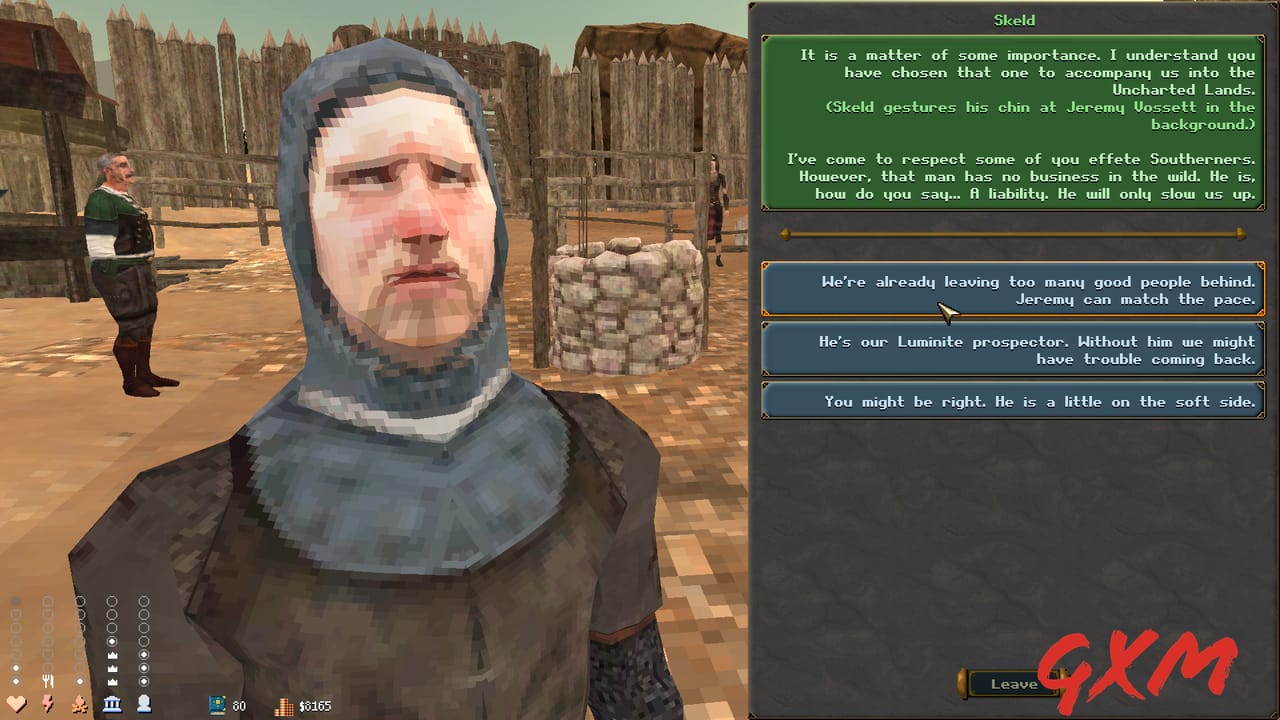
Task: Click the campfire icon in the HUD
Action: [79, 703]
